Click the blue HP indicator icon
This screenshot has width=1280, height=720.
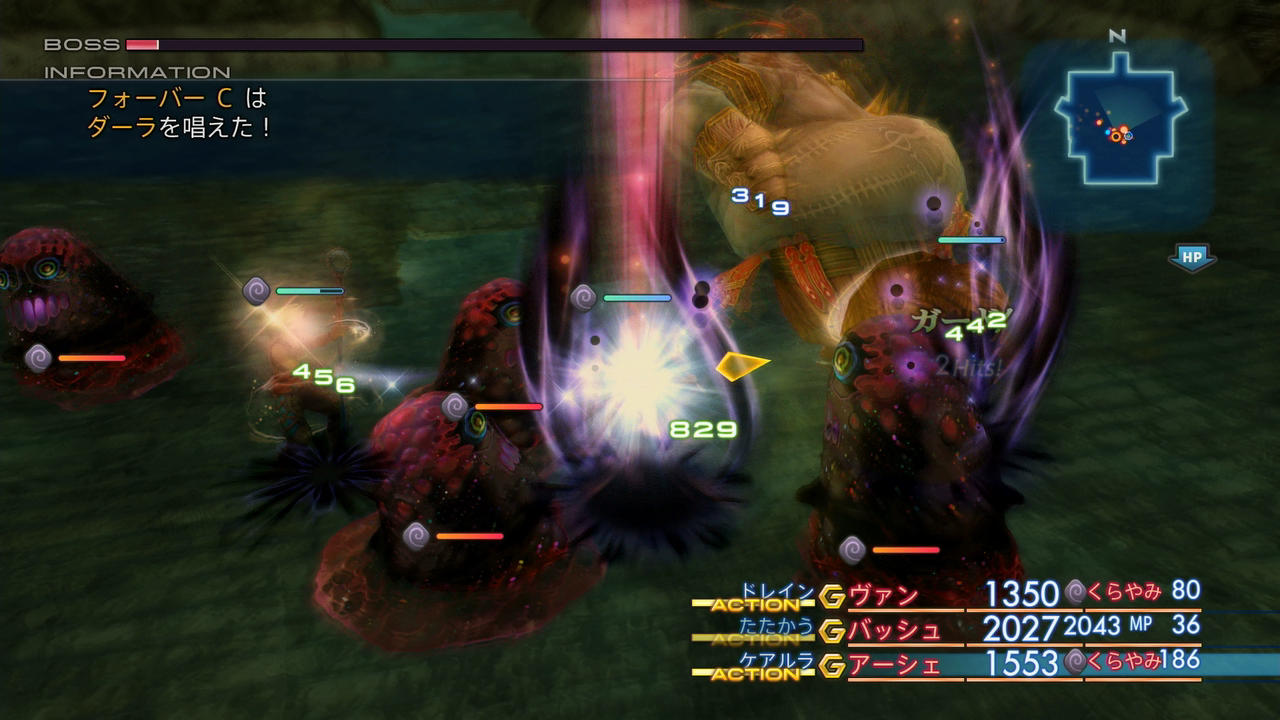coord(1191,257)
